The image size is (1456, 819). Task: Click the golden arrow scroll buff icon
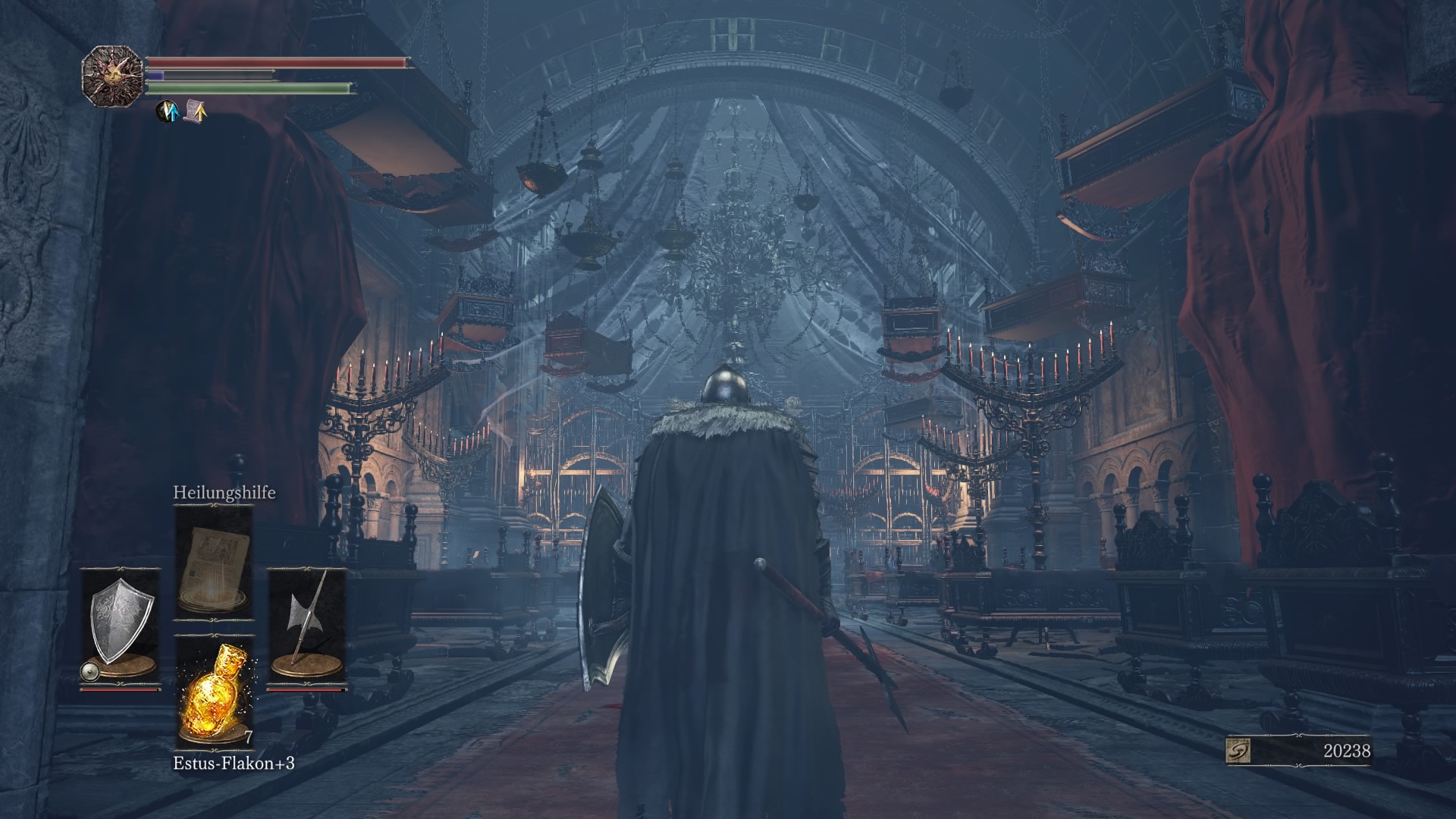pyautogui.click(x=194, y=111)
